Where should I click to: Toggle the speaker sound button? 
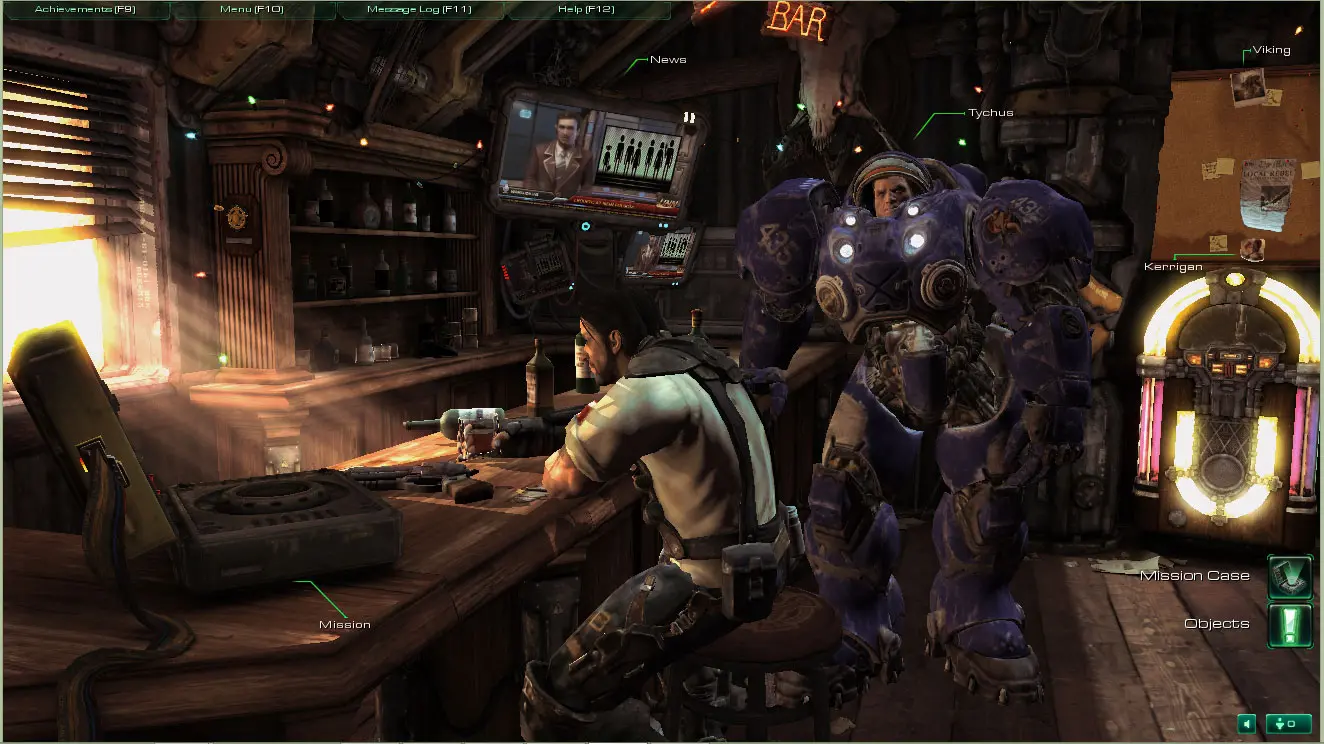click(x=1246, y=723)
